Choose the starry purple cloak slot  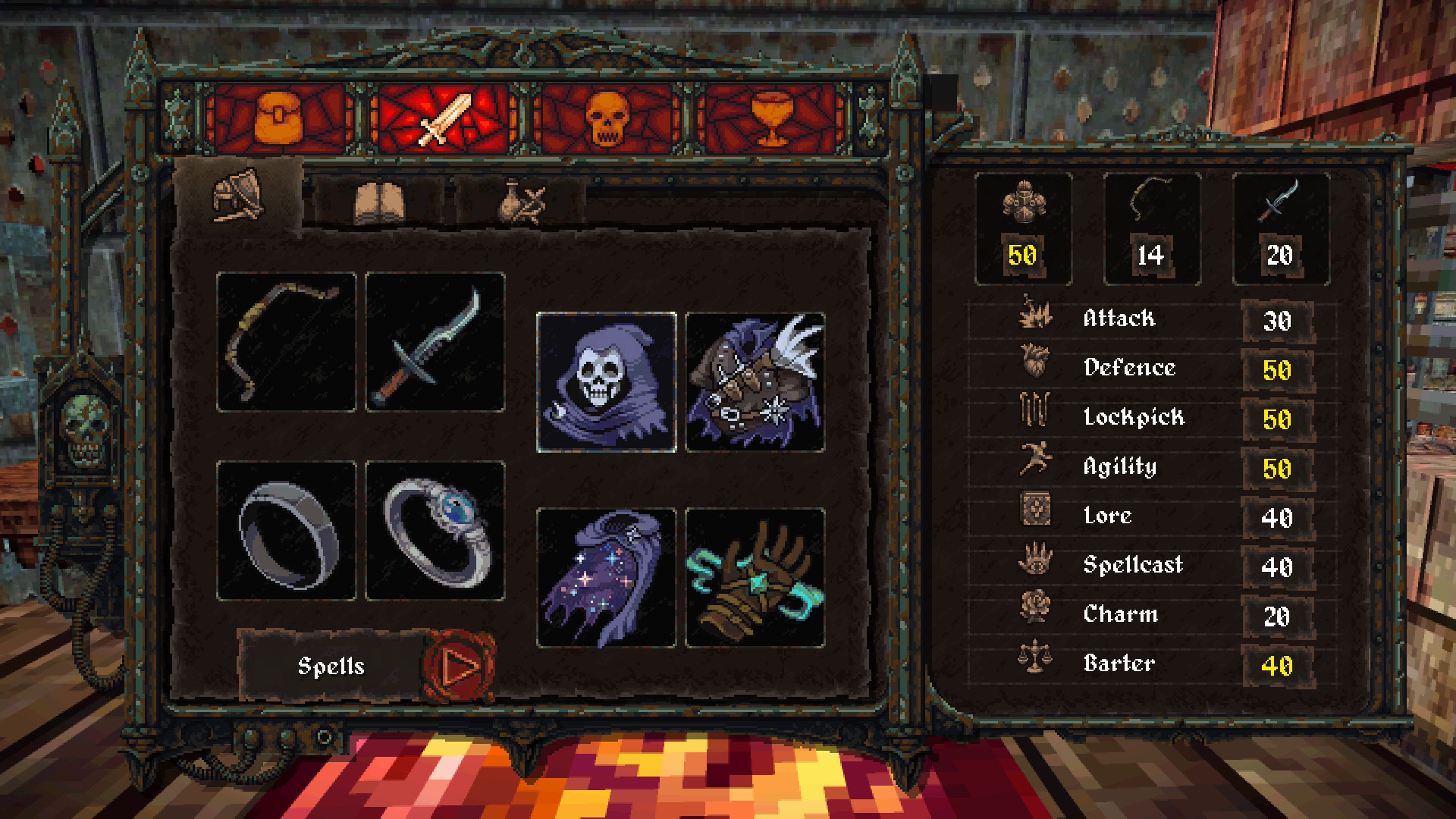606,578
